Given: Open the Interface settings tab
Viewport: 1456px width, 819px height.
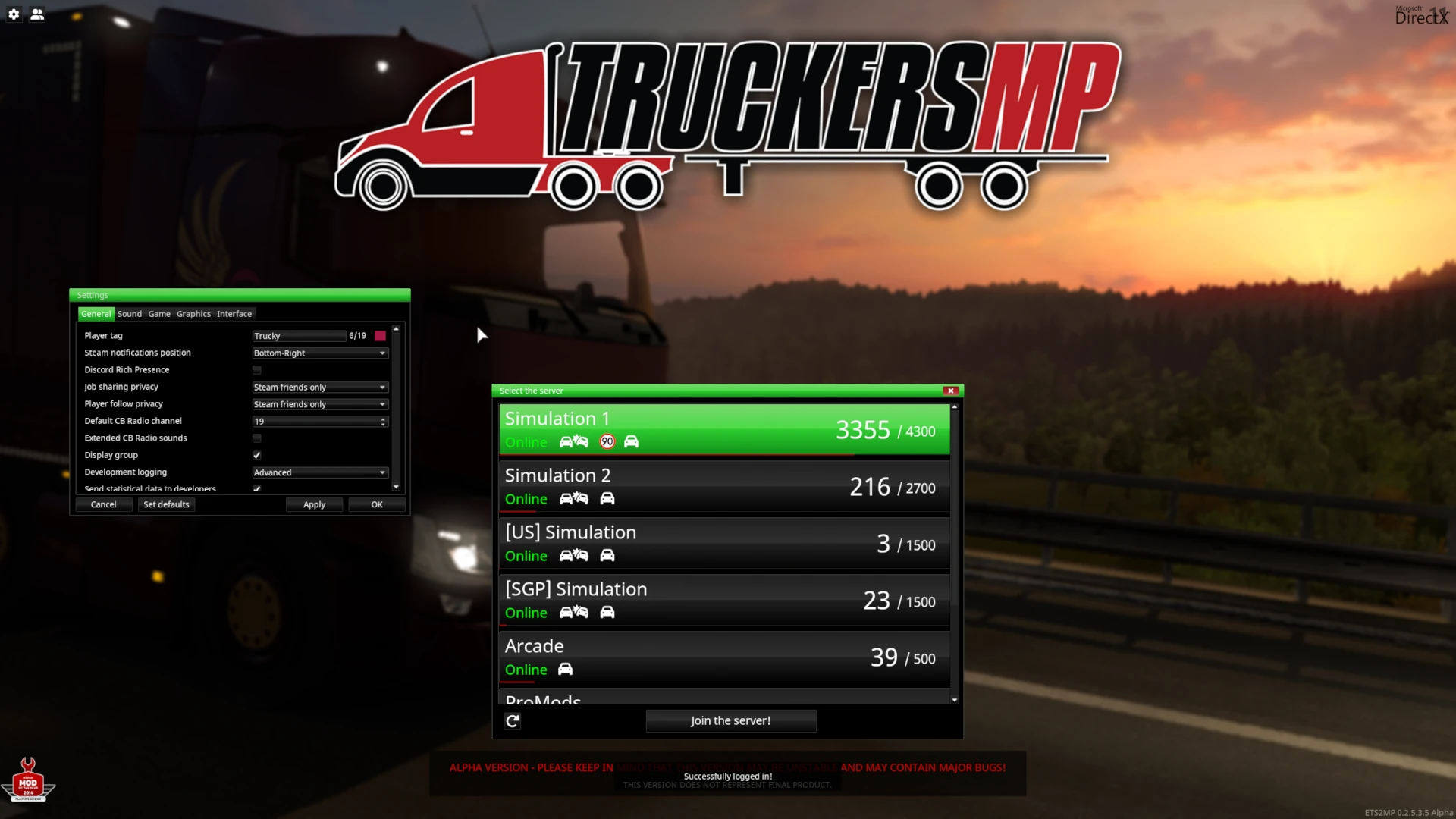Looking at the screenshot, I should pyautogui.click(x=234, y=314).
